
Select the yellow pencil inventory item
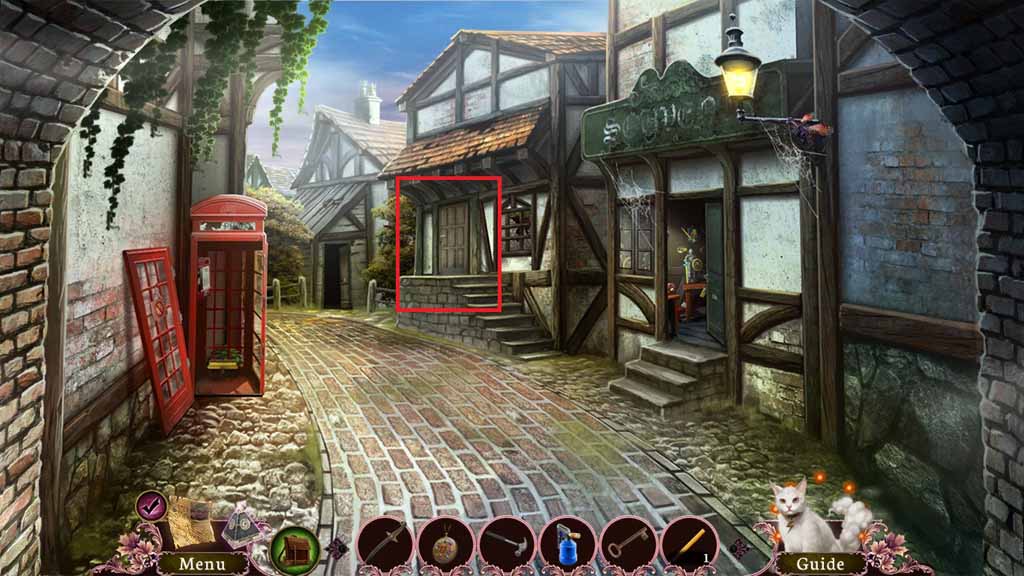point(688,546)
